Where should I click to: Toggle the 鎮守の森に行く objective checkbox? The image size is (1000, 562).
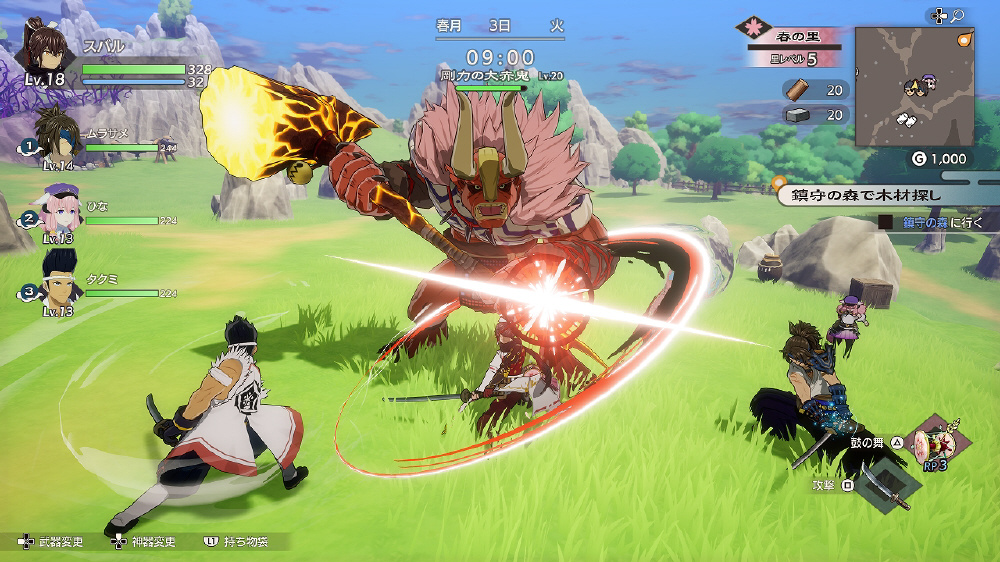[x=886, y=223]
